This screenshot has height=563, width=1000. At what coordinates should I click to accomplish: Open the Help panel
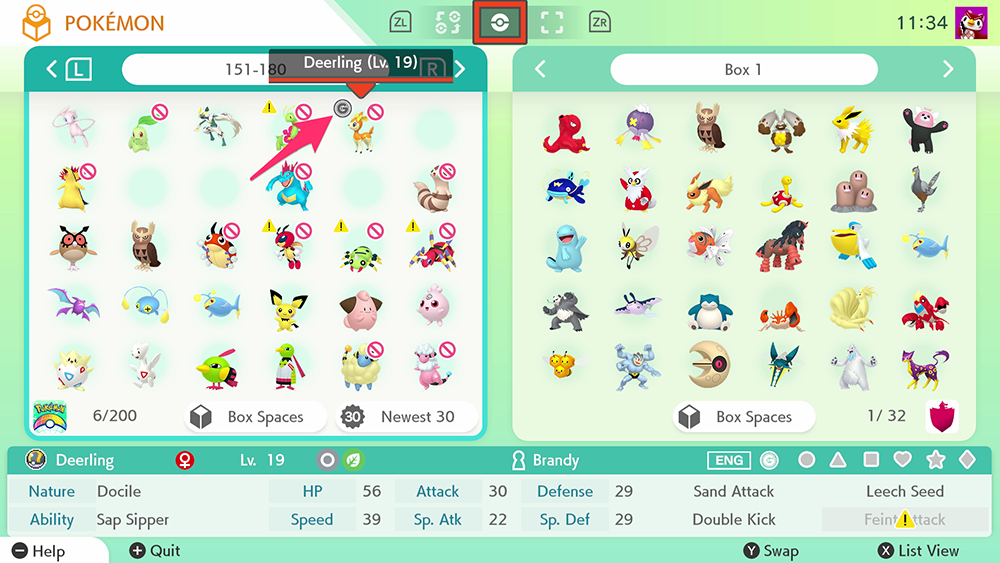pos(40,551)
